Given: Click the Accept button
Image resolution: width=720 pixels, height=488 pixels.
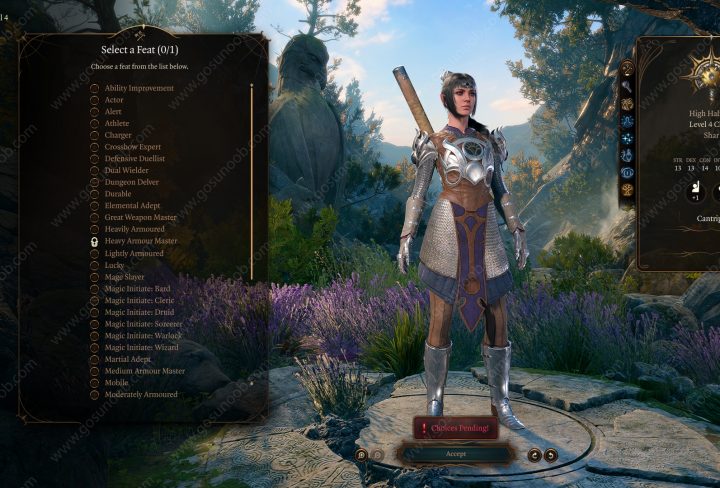Looking at the screenshot, I should click(455, 453).
